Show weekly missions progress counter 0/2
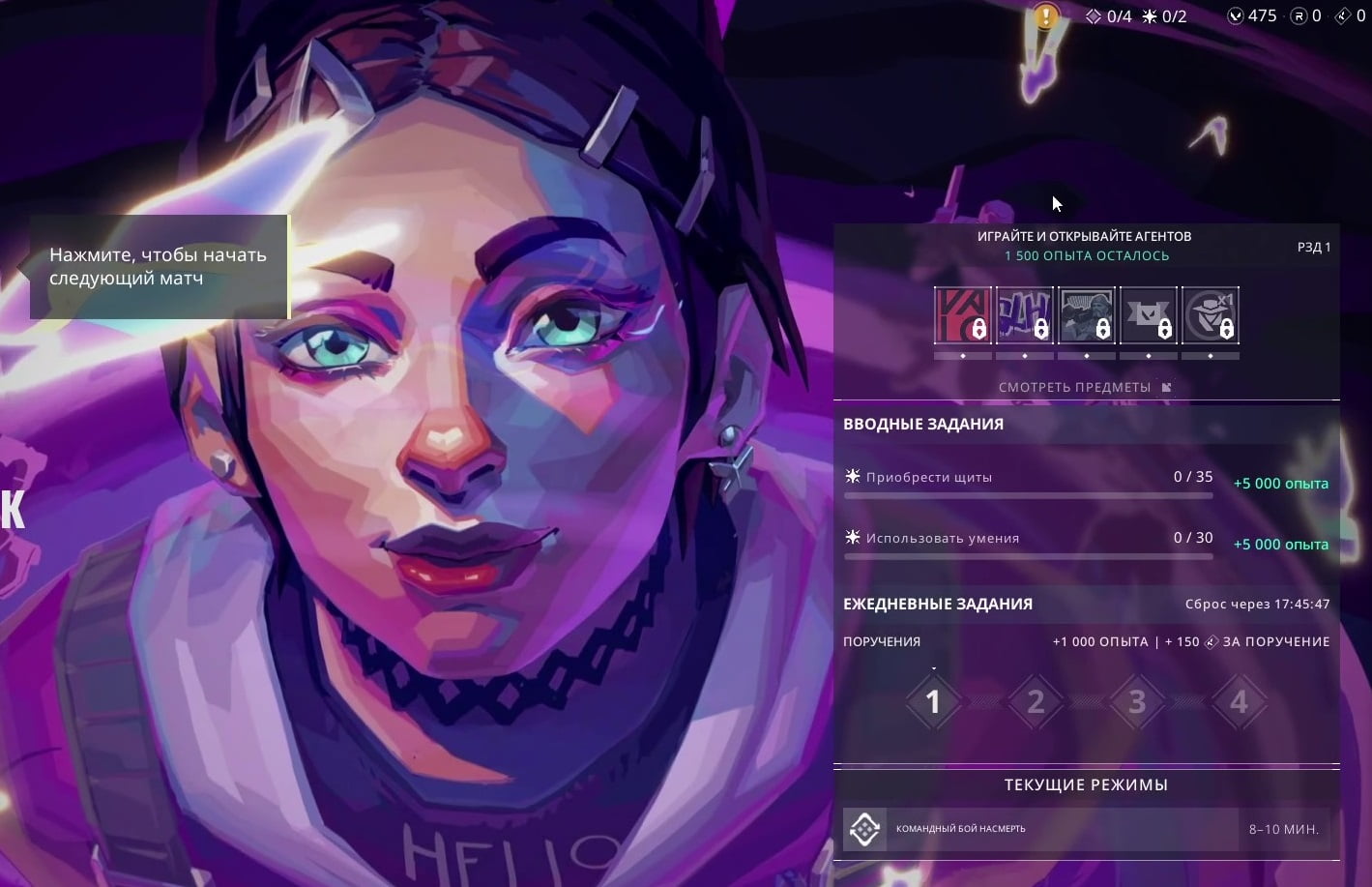Image resolution: width=1372 pixels, height=887 pixels. tap(1164, 15)
